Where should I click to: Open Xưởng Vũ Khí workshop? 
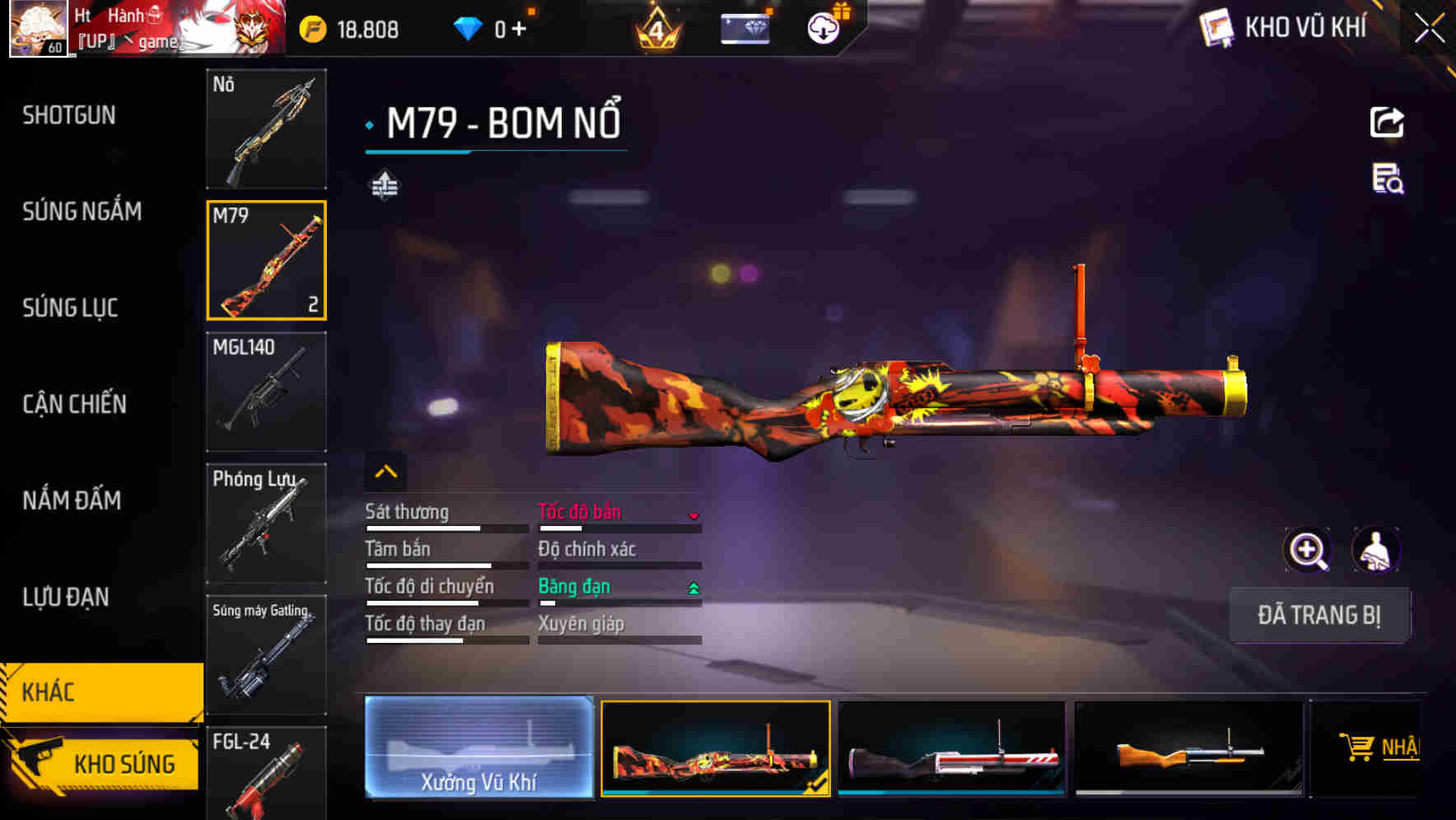(x=478, y=750)
